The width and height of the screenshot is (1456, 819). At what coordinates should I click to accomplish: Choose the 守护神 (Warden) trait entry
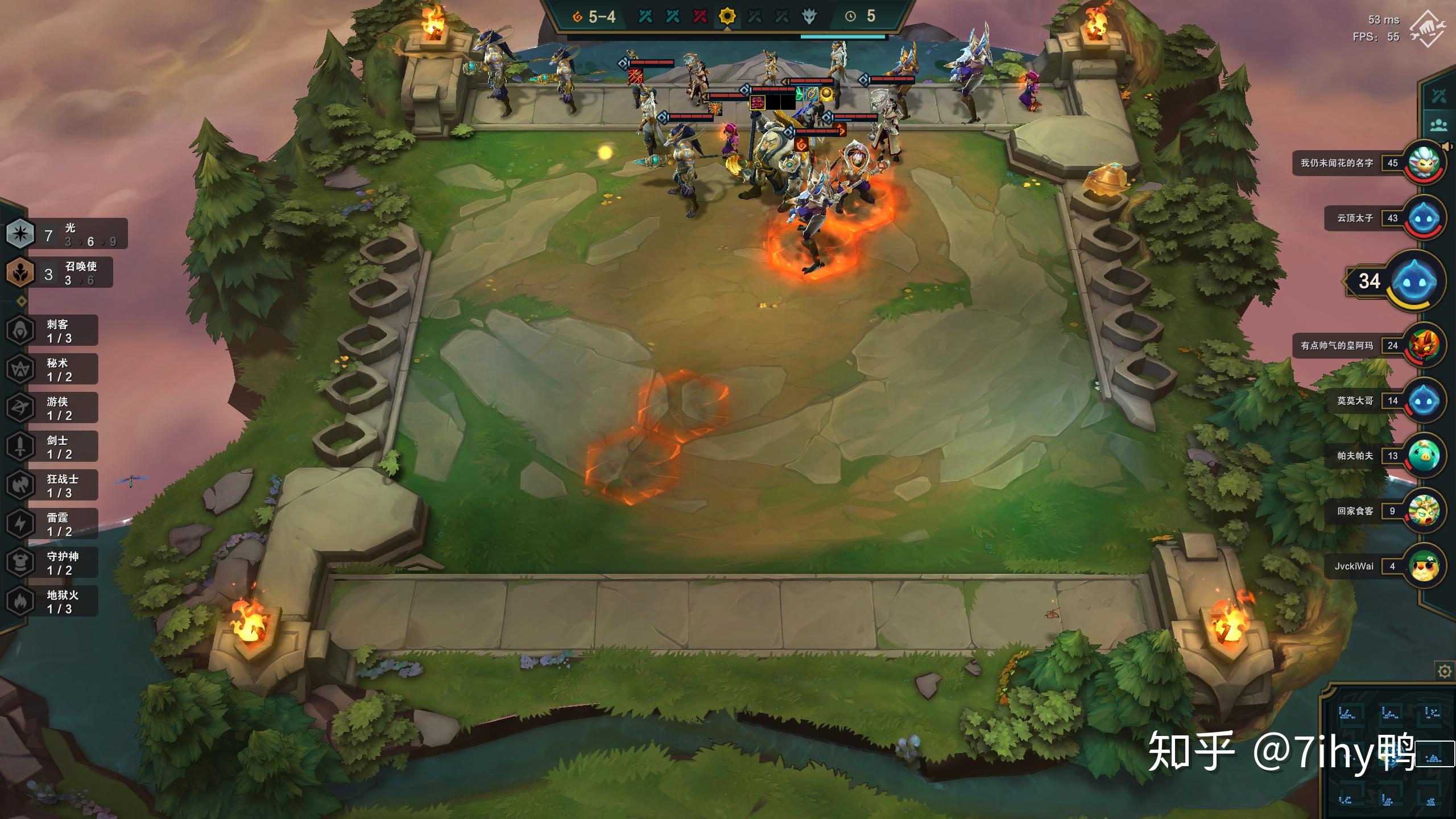[52, 562]
